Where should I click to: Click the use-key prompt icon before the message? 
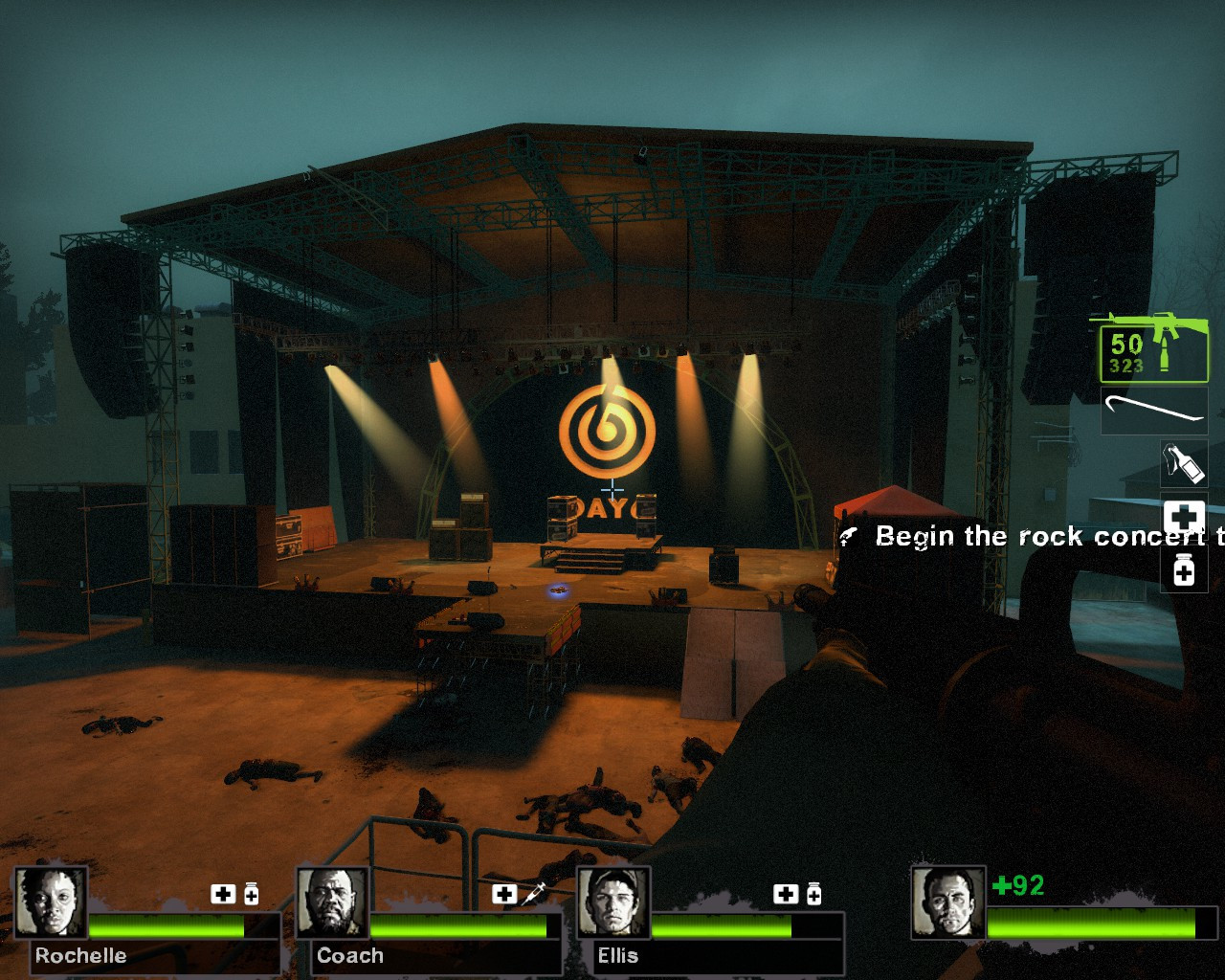click(x=850, y=536)
